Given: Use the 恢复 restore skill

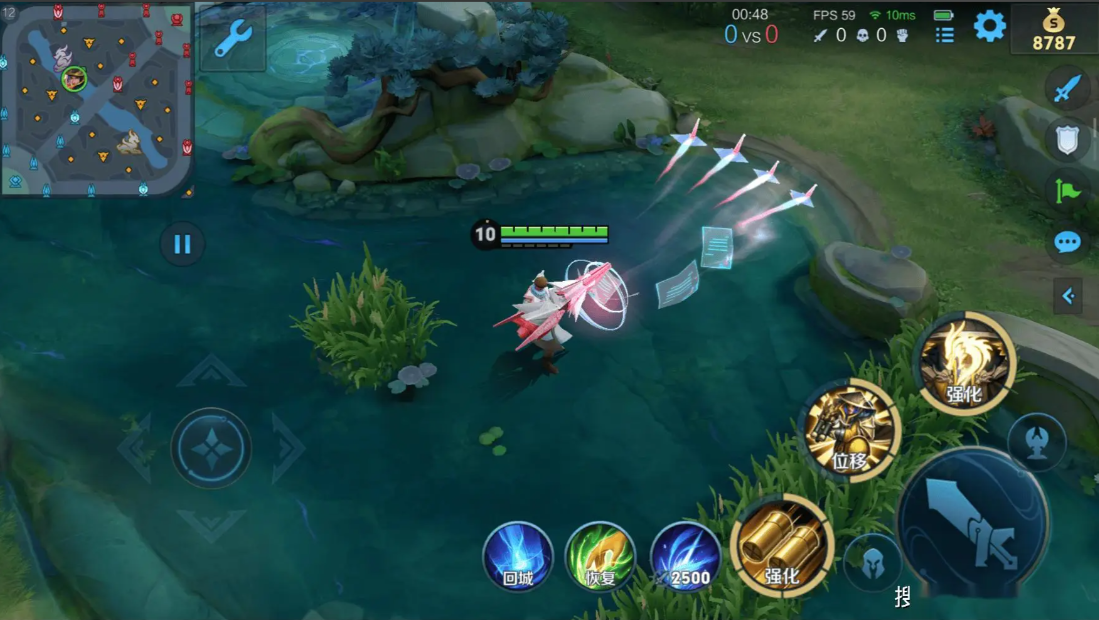Looking at the screenshot, I should coord(600,556).
